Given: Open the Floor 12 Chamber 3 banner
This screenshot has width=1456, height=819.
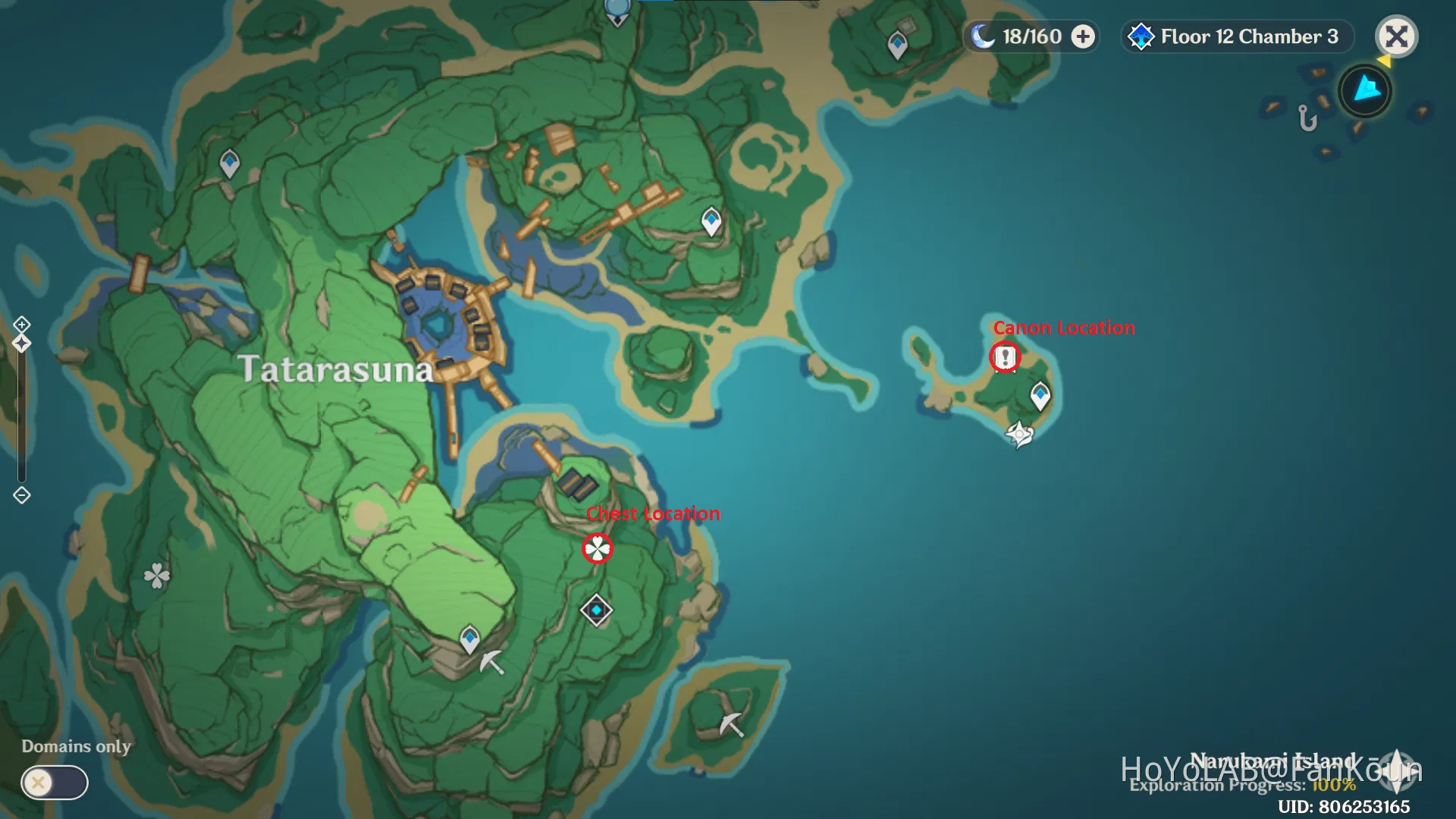Looking at the screenshot, I should [x=1236, y=36].
